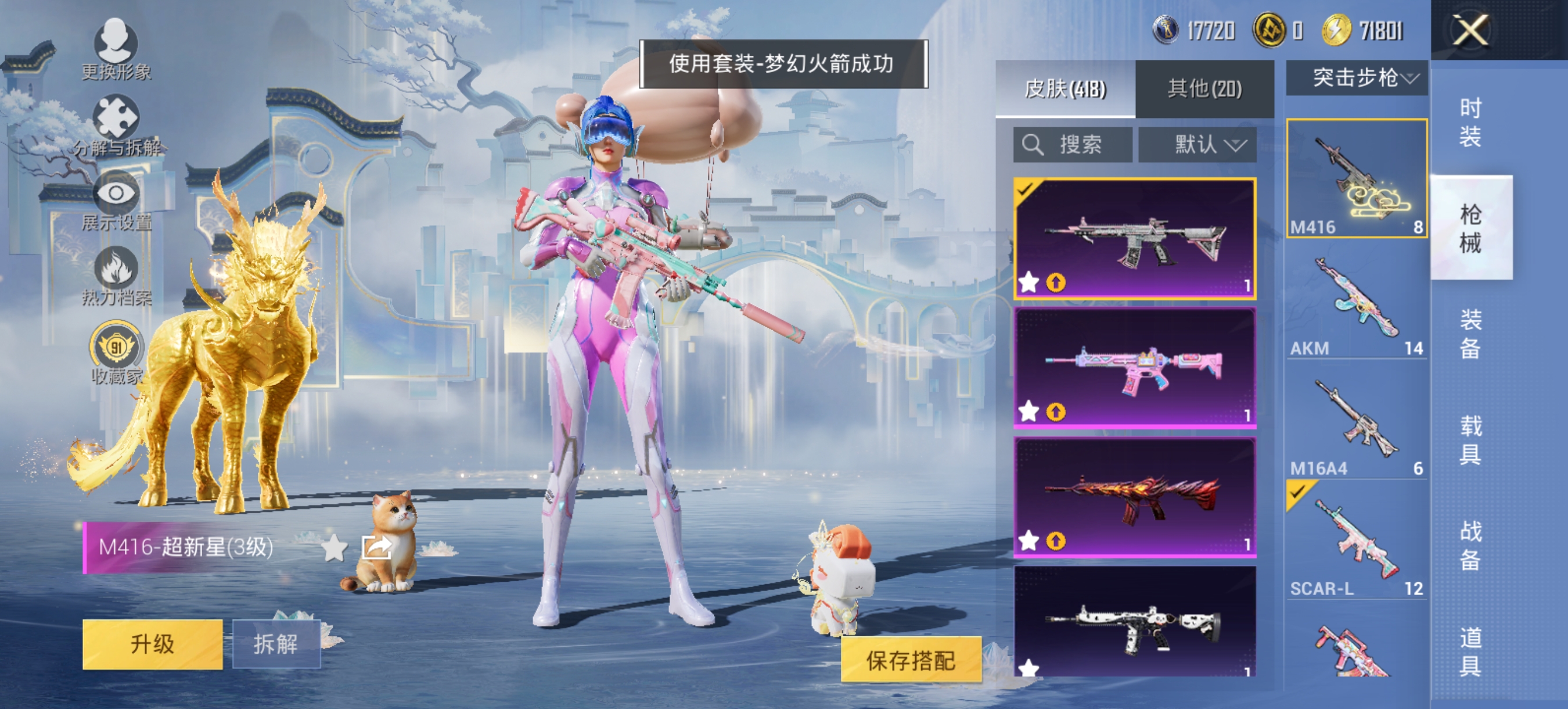Expand the 突击步枪 weapon category dropdown
Screen dimensions: 1568x709
click(1356, 77)
